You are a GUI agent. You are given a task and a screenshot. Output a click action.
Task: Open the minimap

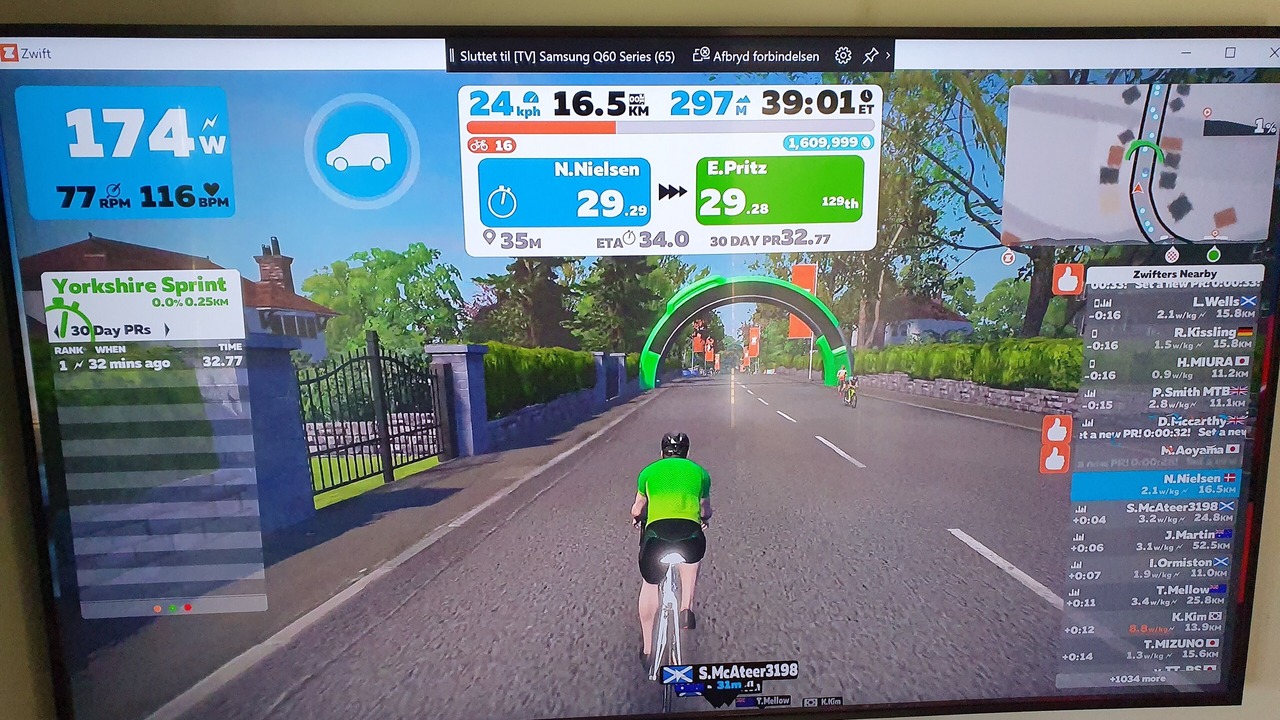pos(1138,163)
